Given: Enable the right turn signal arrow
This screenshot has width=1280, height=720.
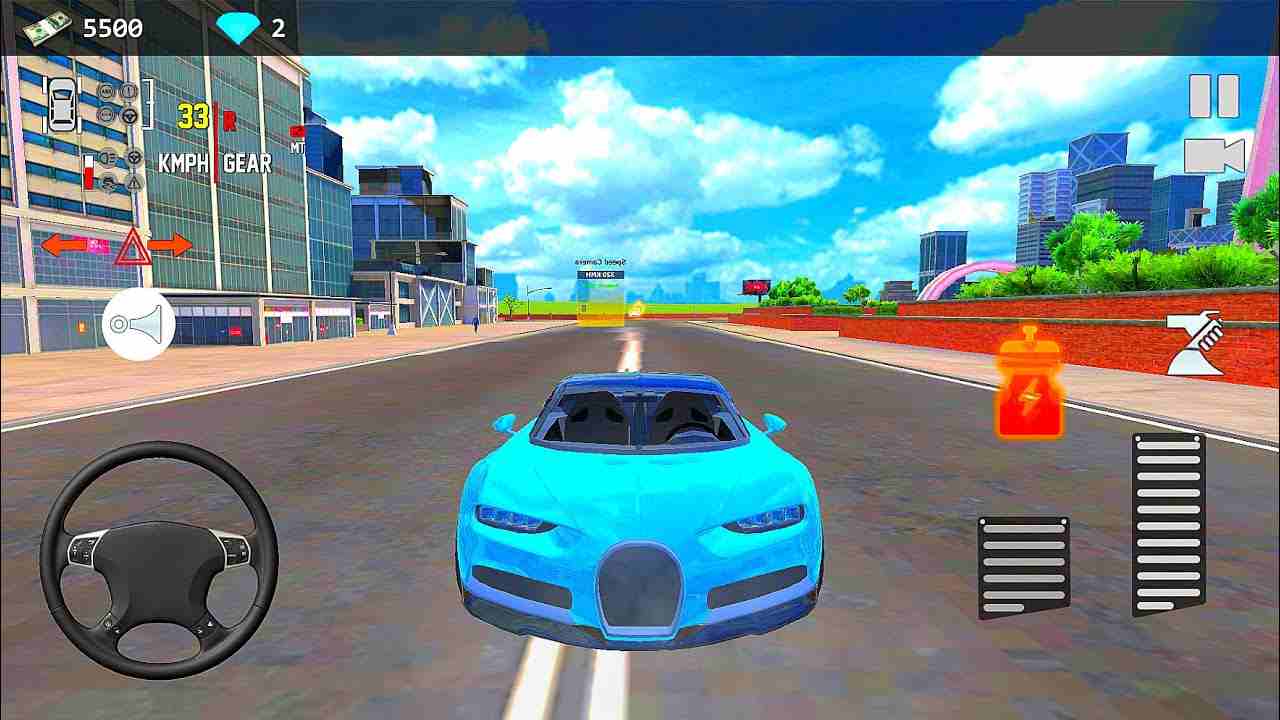Looking at the screenshot, I should pyautogui.click(x=171, y=244).
